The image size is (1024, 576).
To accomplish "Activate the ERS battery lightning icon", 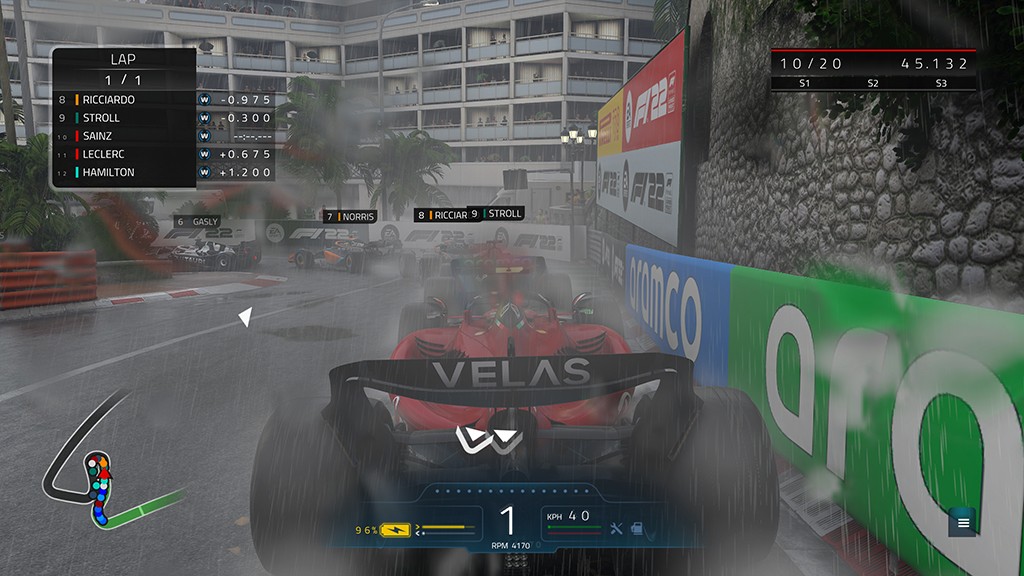I will point(397,529).
